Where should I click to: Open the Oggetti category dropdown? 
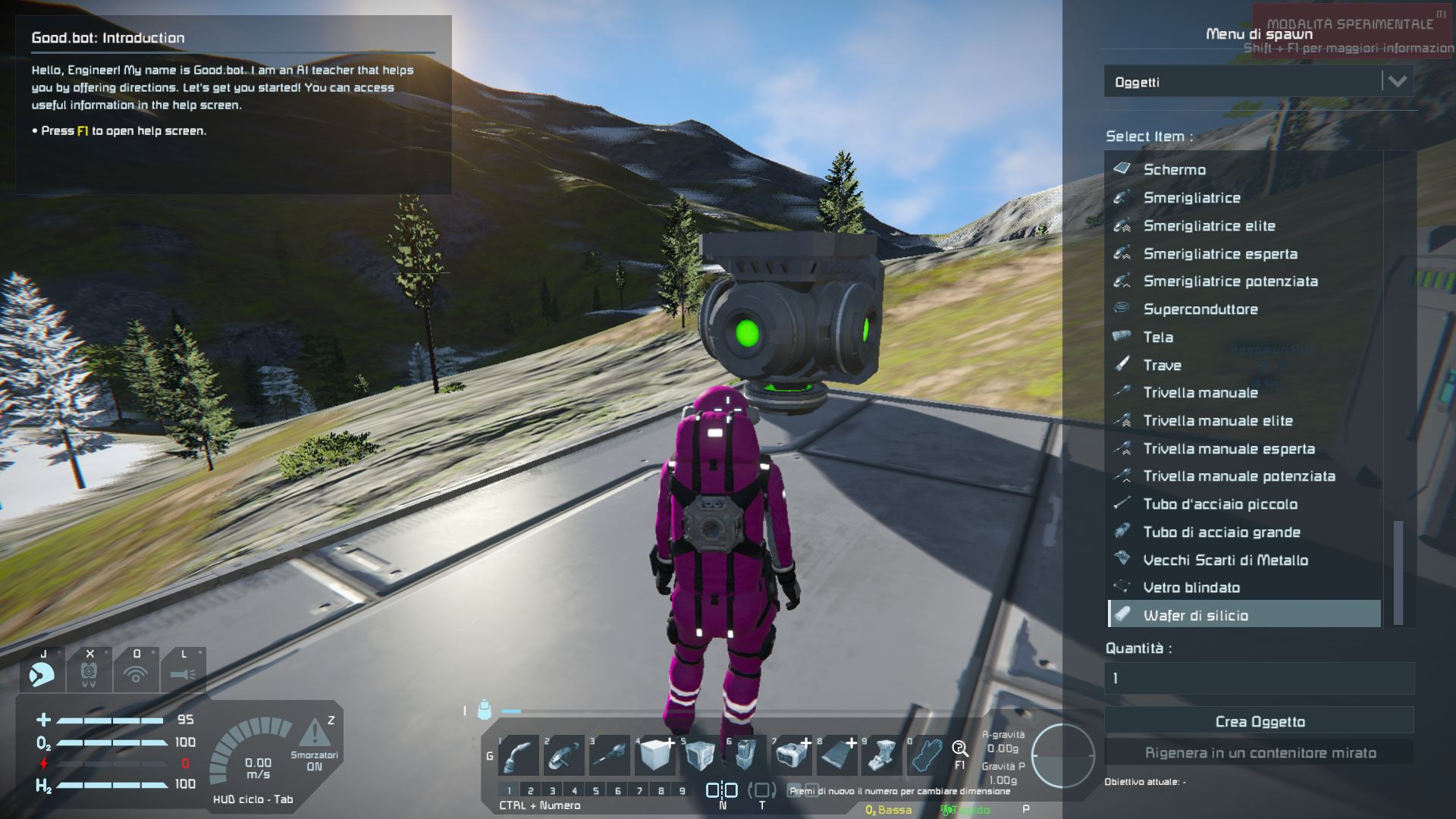point(1258,82)
